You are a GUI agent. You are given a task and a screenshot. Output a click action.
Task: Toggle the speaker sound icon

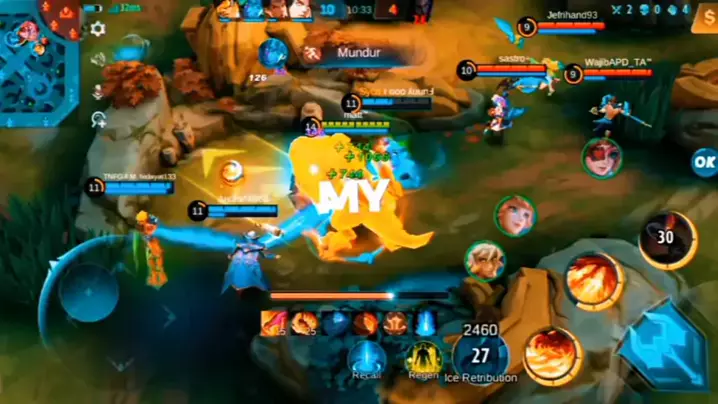coord(98,59)
